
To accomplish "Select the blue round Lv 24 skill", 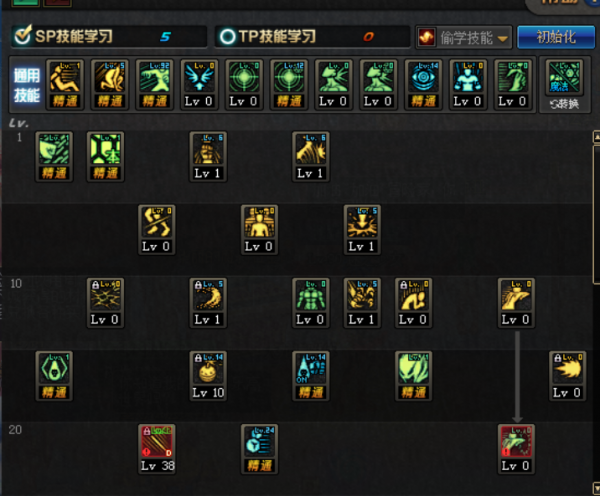I will point(259,447).
